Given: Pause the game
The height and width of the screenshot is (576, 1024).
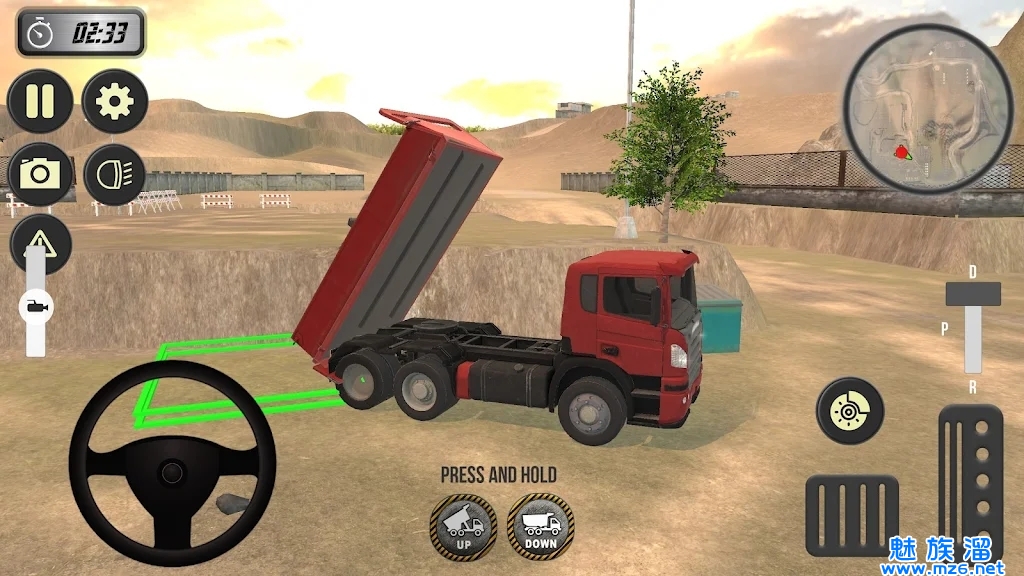Looking at the screenshot, I should click(x=40, y=101).
